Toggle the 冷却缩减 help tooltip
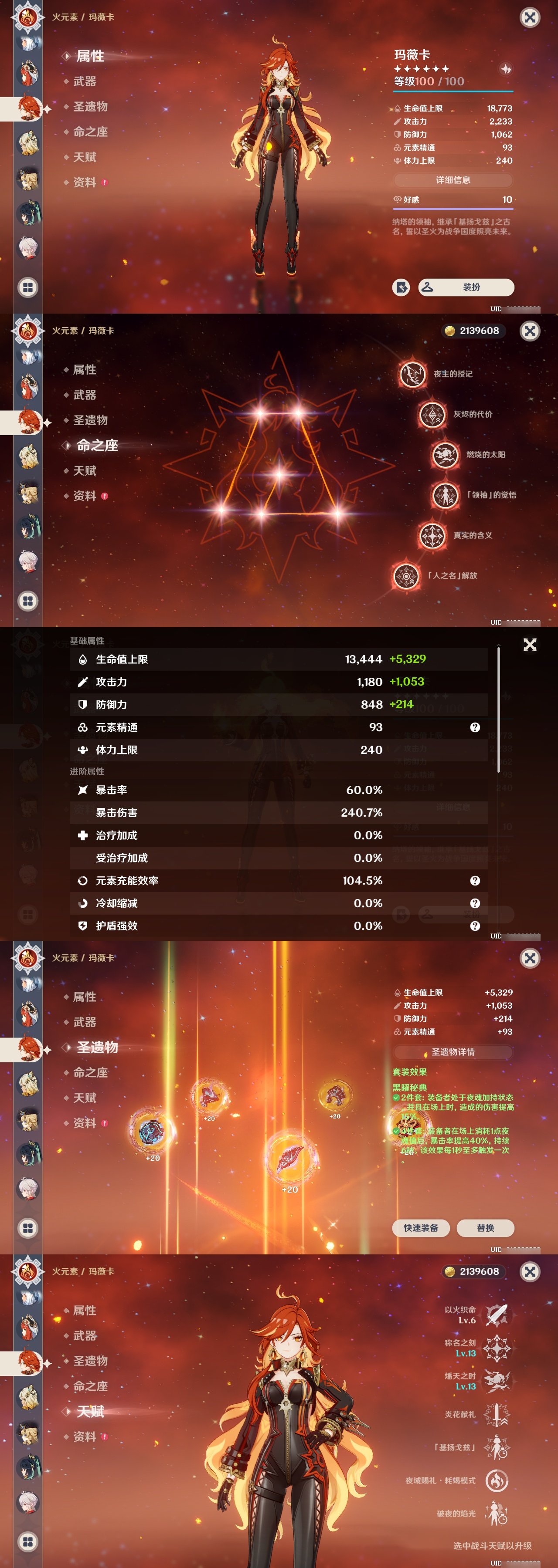 tap(475, 904)
